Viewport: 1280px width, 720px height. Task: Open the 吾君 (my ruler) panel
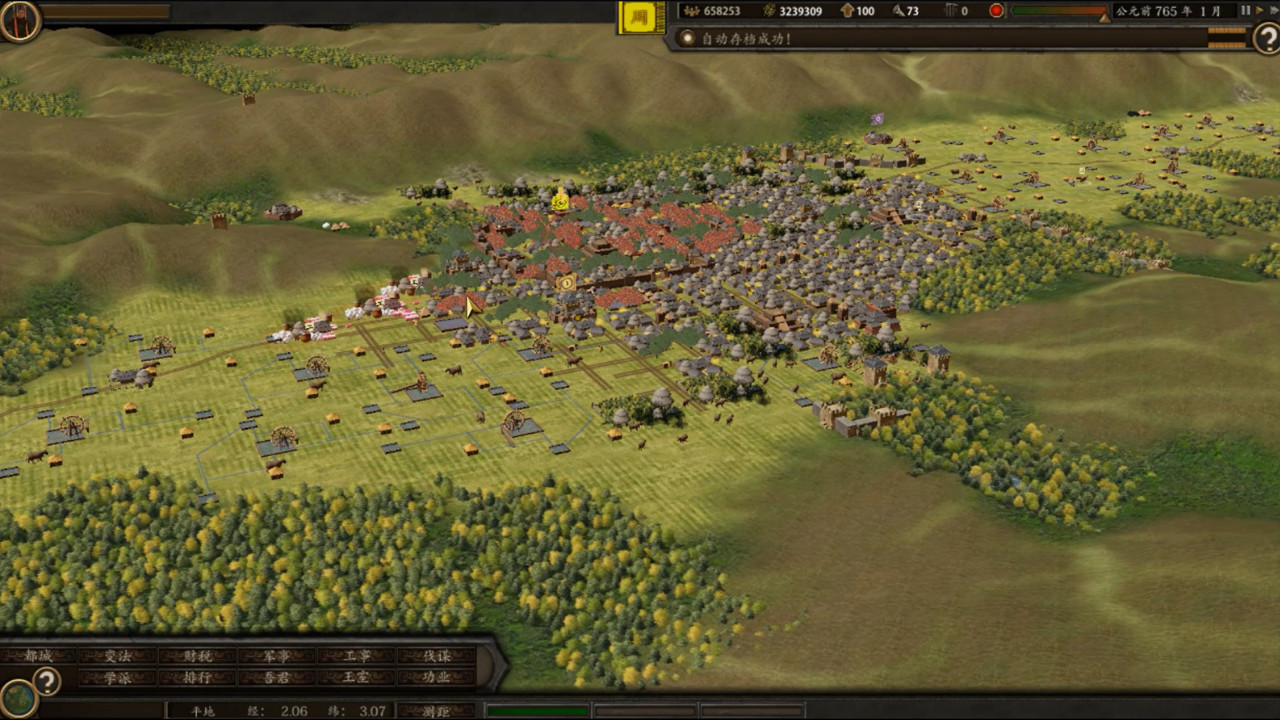click(x=277, y=677)
